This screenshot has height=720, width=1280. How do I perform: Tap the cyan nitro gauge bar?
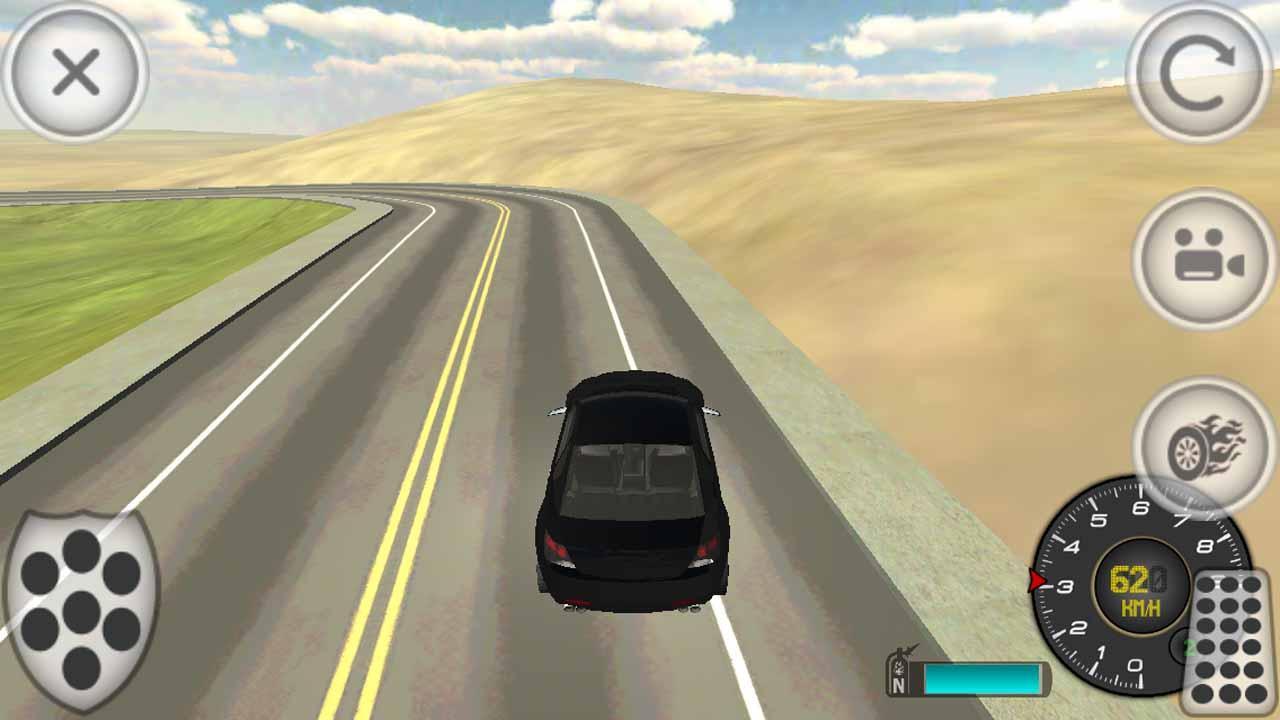[980, 677]
